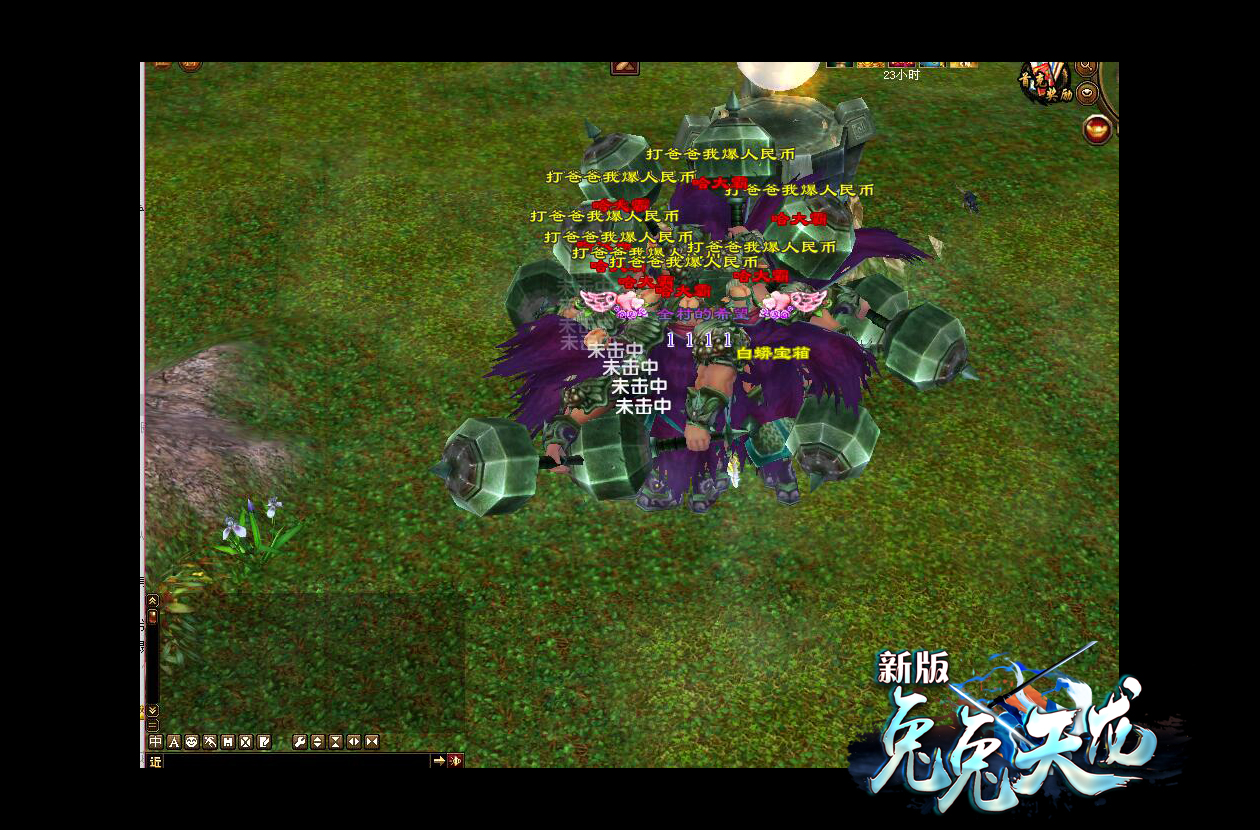The height and width of the screenshot is (830, 1260).
Task: Focus the chat text input field
Action: tap(296, 761)
